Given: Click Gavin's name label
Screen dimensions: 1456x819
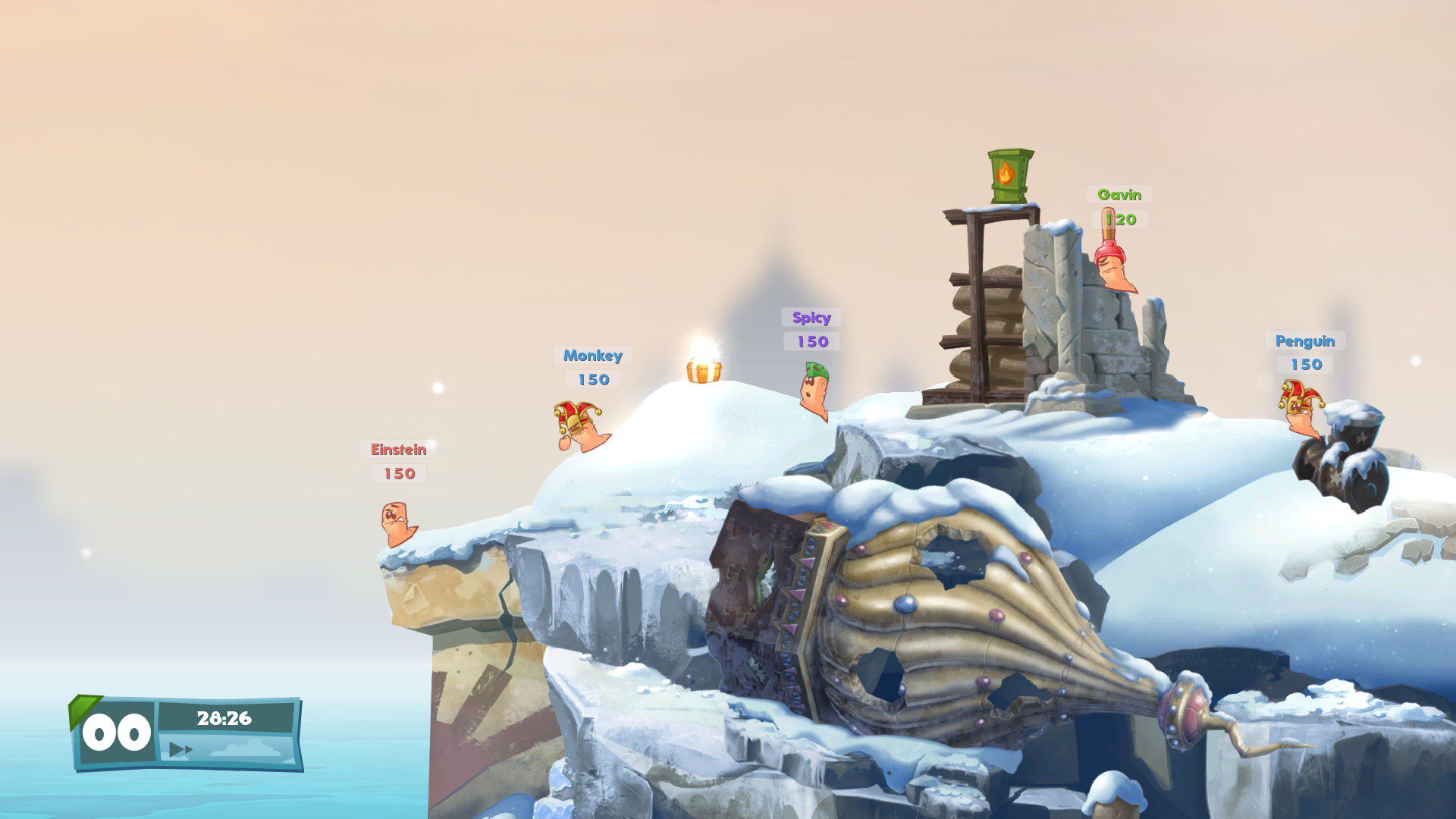Looking at the screenshot, I should [x=1118, y=196].
